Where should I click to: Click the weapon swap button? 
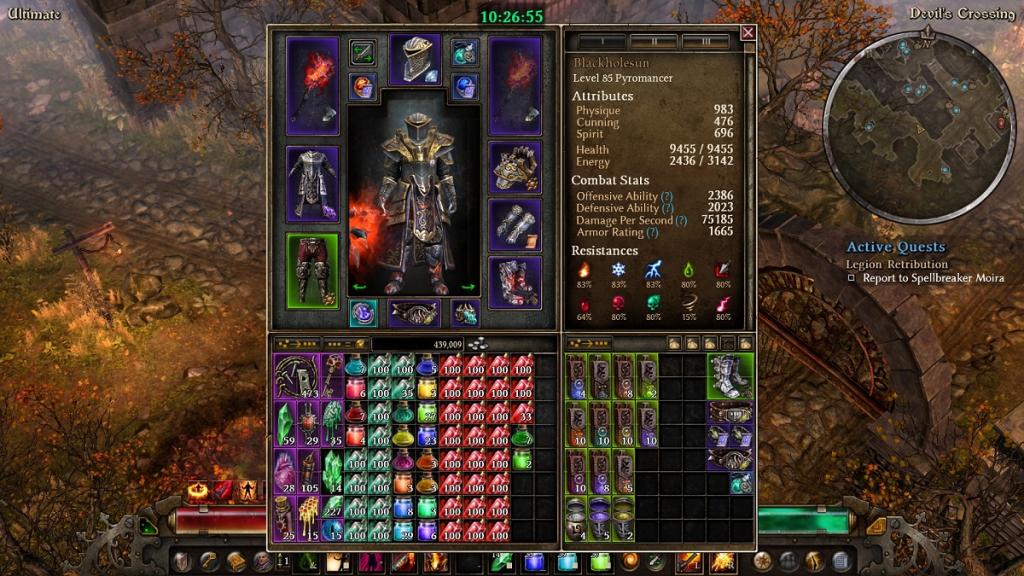click(x=362, y=52)
